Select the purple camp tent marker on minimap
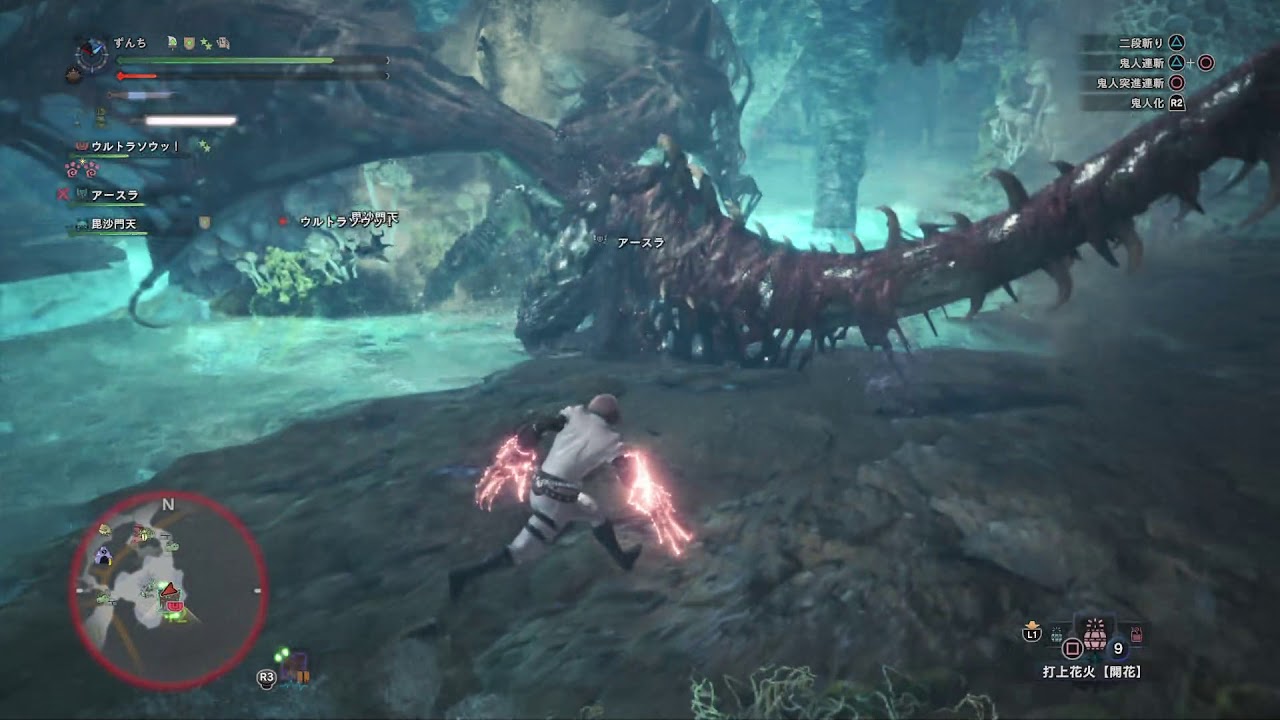Image resolution: width=1280 pixels, height=720 pixels. point(103,555)
